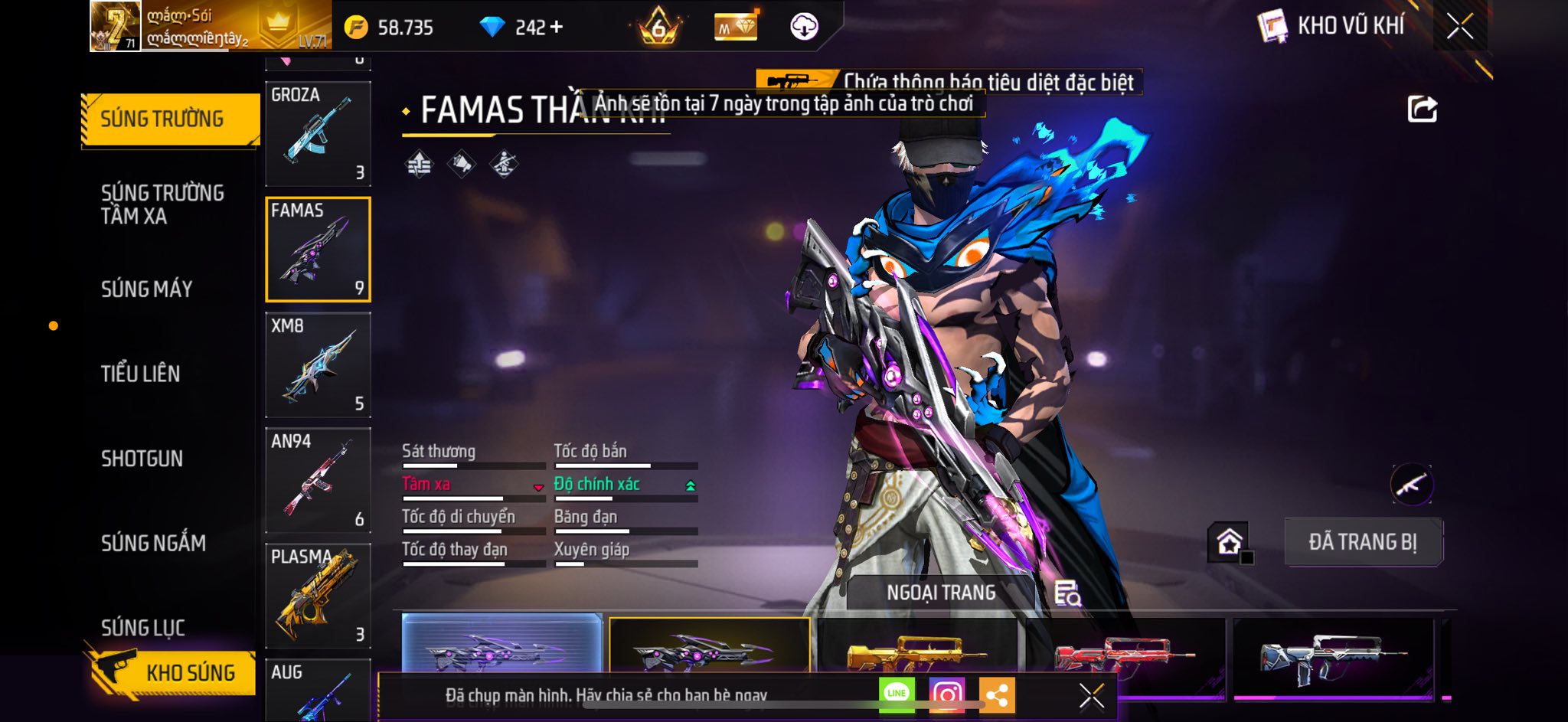The height and width of the screenshot is (722, 1568).
Task: Switch to the Súng Ngắm category
Action: point(153,544)
